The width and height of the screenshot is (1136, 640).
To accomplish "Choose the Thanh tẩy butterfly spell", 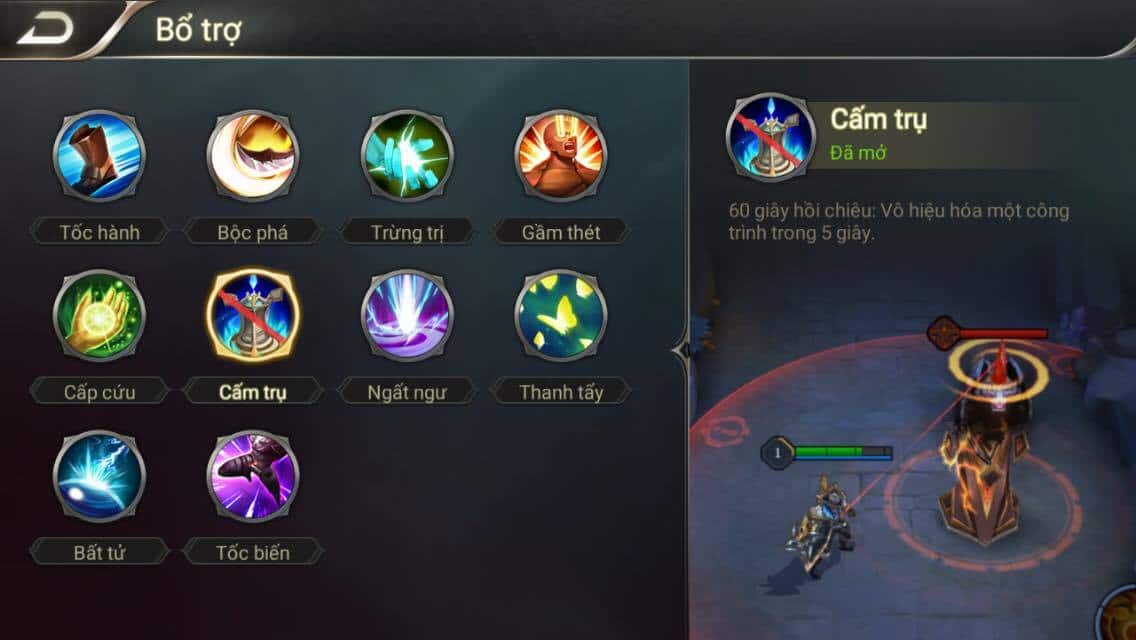I will point(561,316).
